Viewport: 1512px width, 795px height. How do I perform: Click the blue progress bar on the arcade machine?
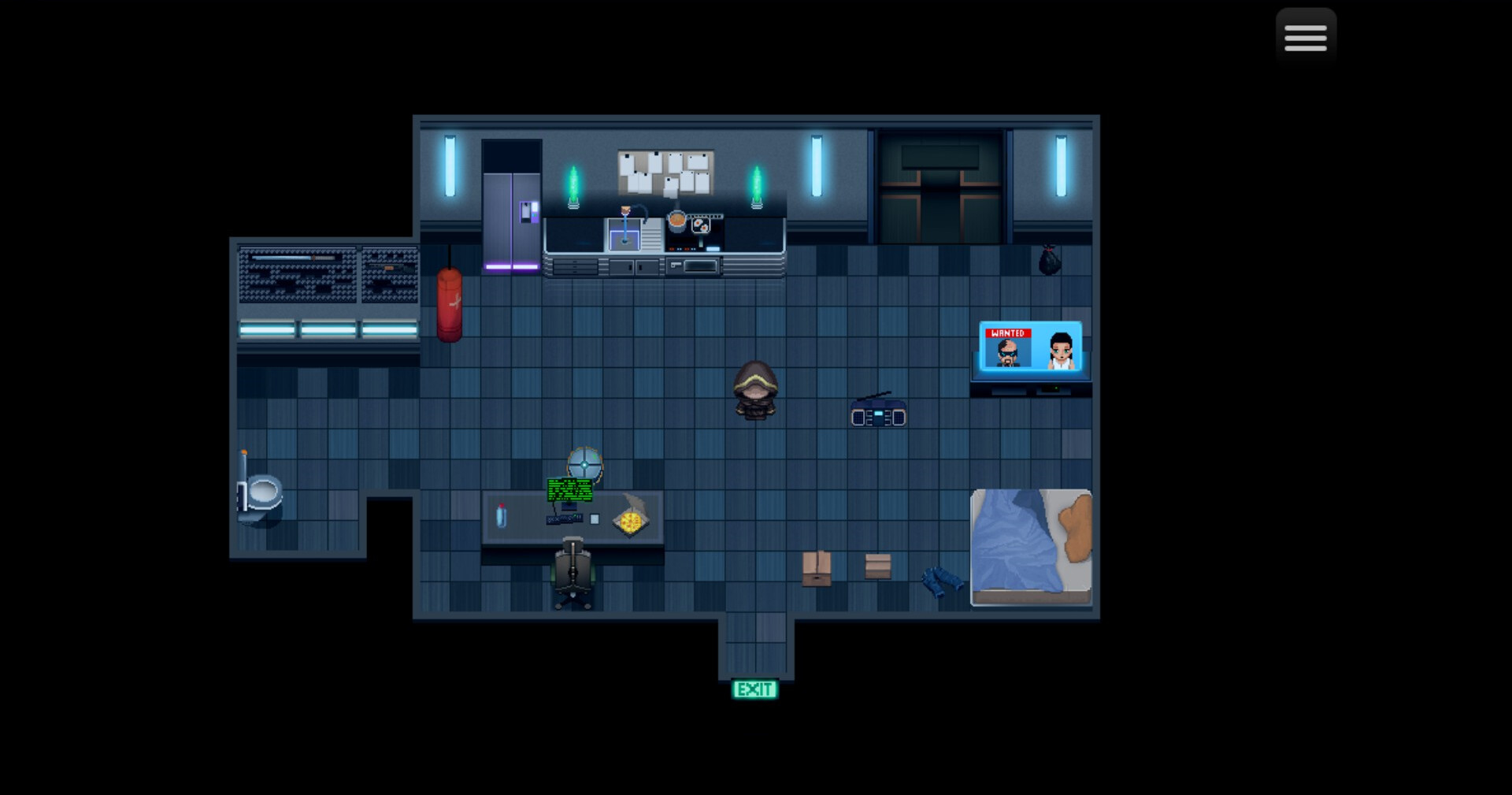click(282, 258)
